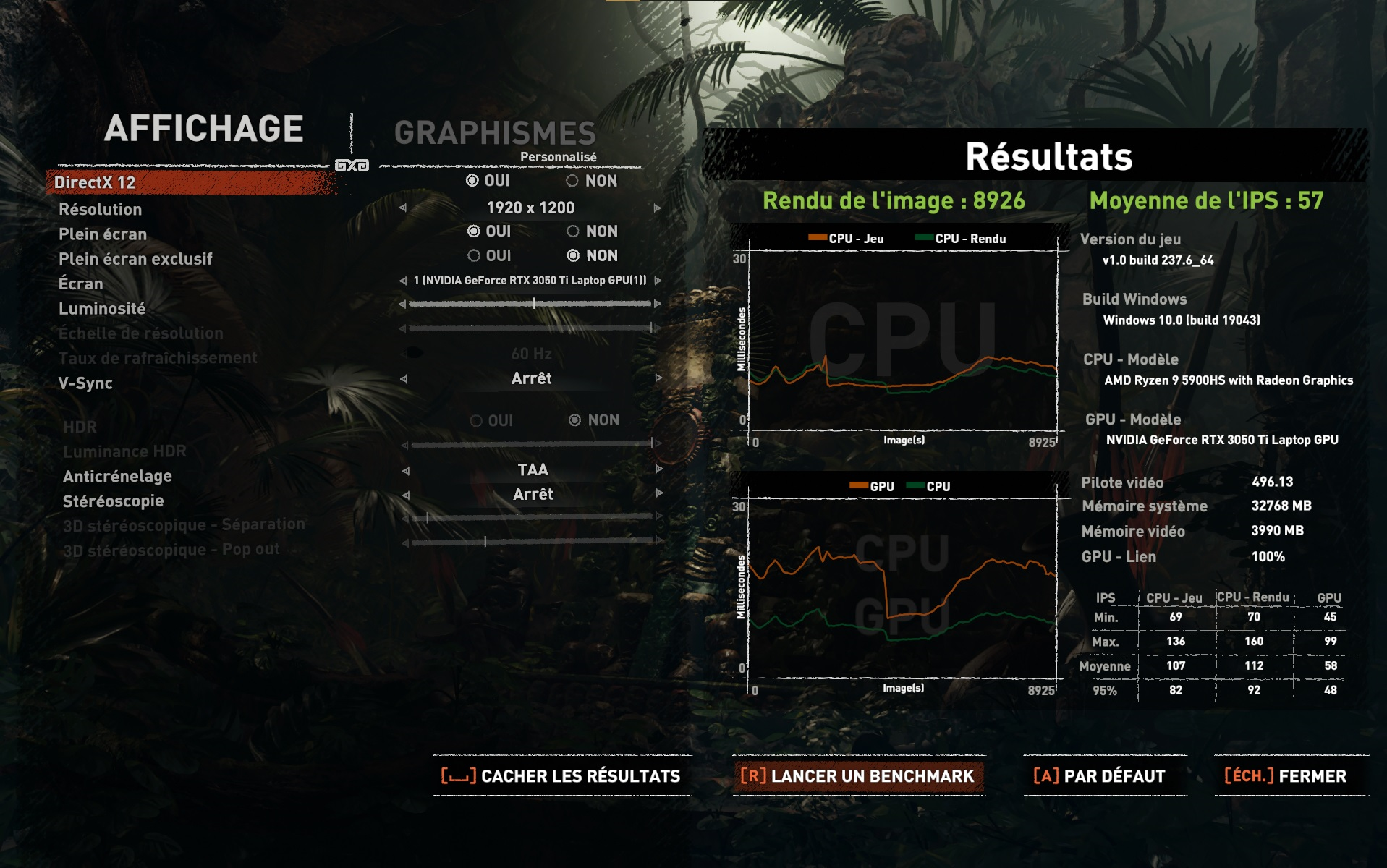Open the AFFICHAGE tab

tap(203, 129)
